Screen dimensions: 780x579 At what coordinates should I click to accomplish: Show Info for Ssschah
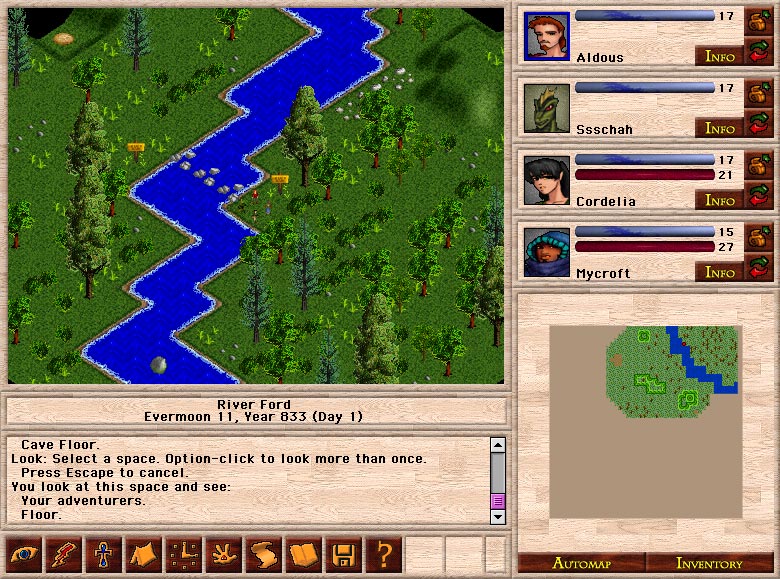coord(720,128)
